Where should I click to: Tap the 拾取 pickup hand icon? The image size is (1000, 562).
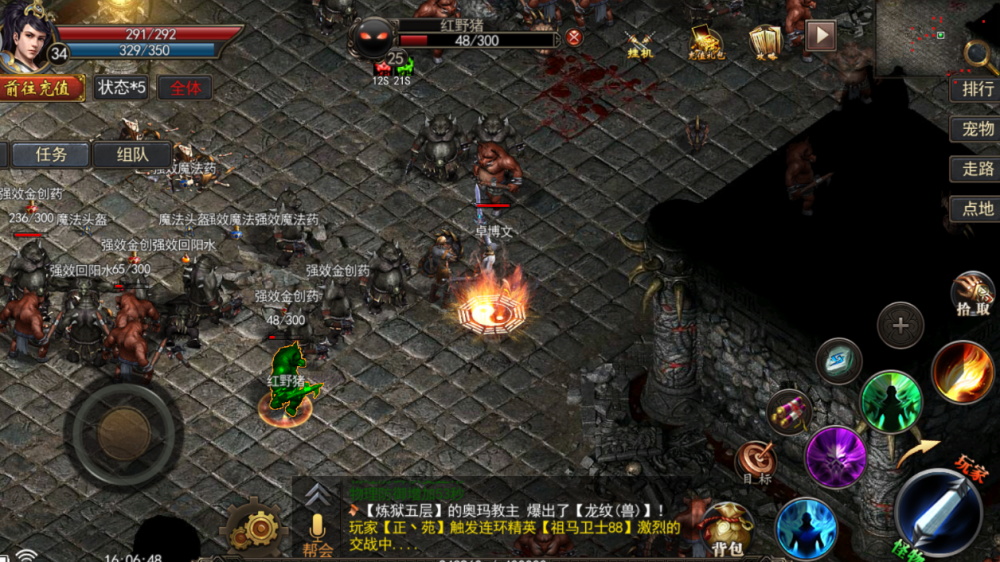point(973,293)
